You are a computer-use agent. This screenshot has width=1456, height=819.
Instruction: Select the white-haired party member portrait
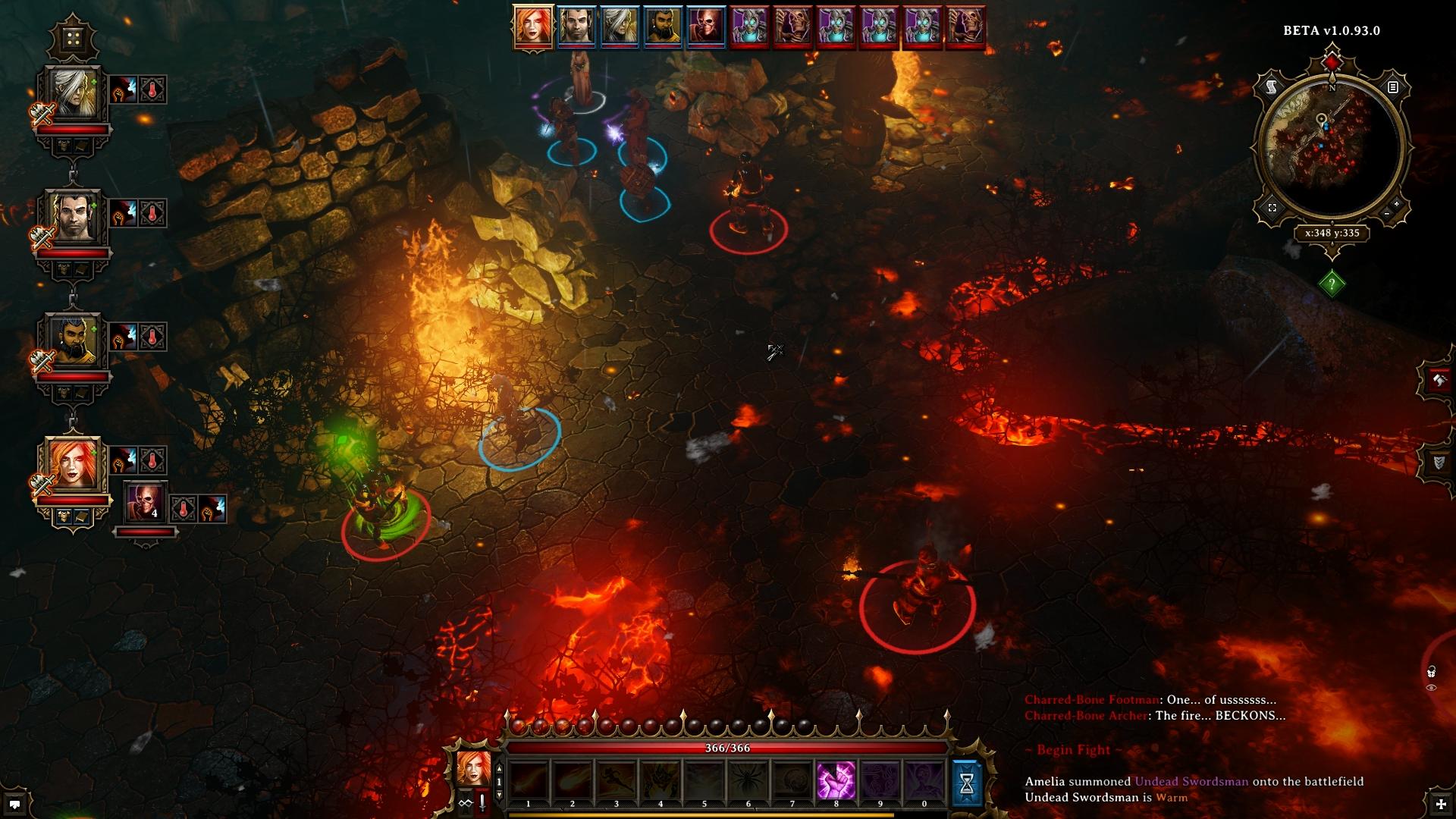coord(72,94)
